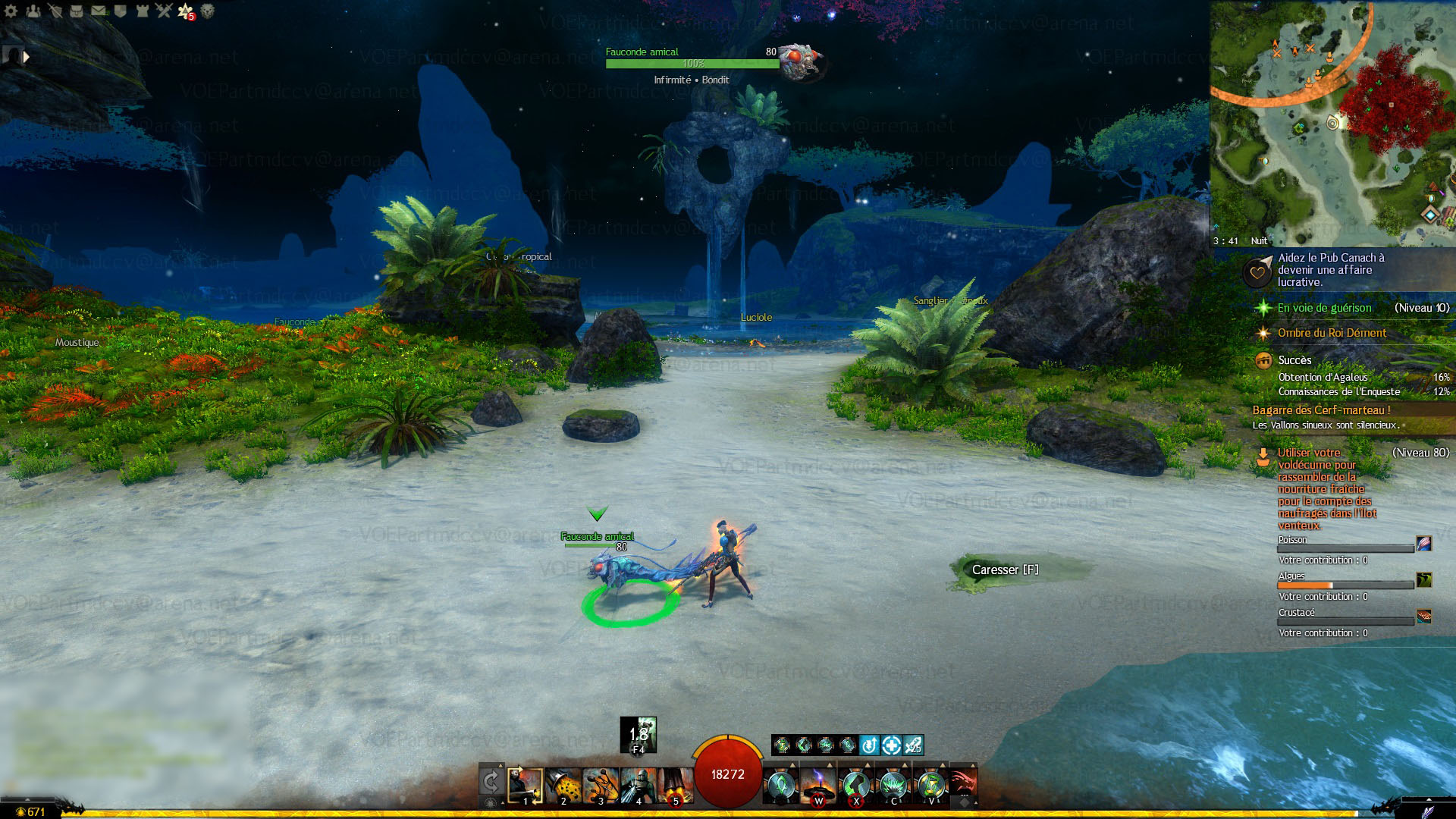Use weapon skill 3 net shot
This screenshot has height=819, width=1456.
(601, 785)
